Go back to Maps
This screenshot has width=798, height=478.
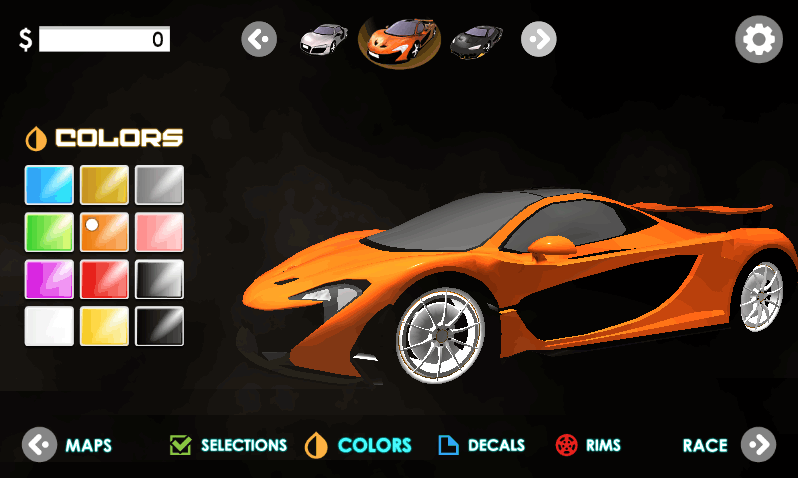coord(68,445)
